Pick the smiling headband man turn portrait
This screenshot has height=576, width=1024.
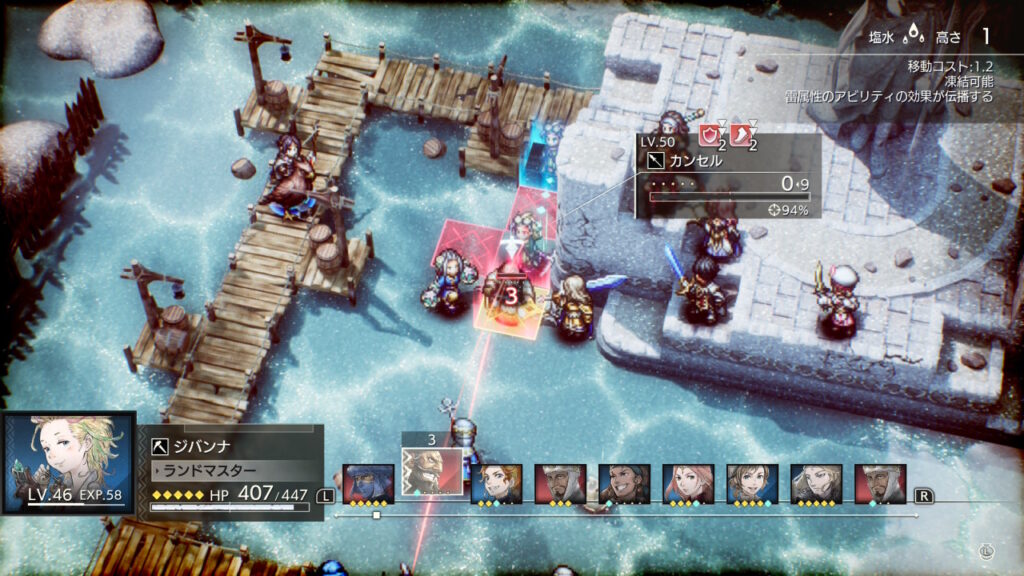pyautogui.click(x=624, y=483)
